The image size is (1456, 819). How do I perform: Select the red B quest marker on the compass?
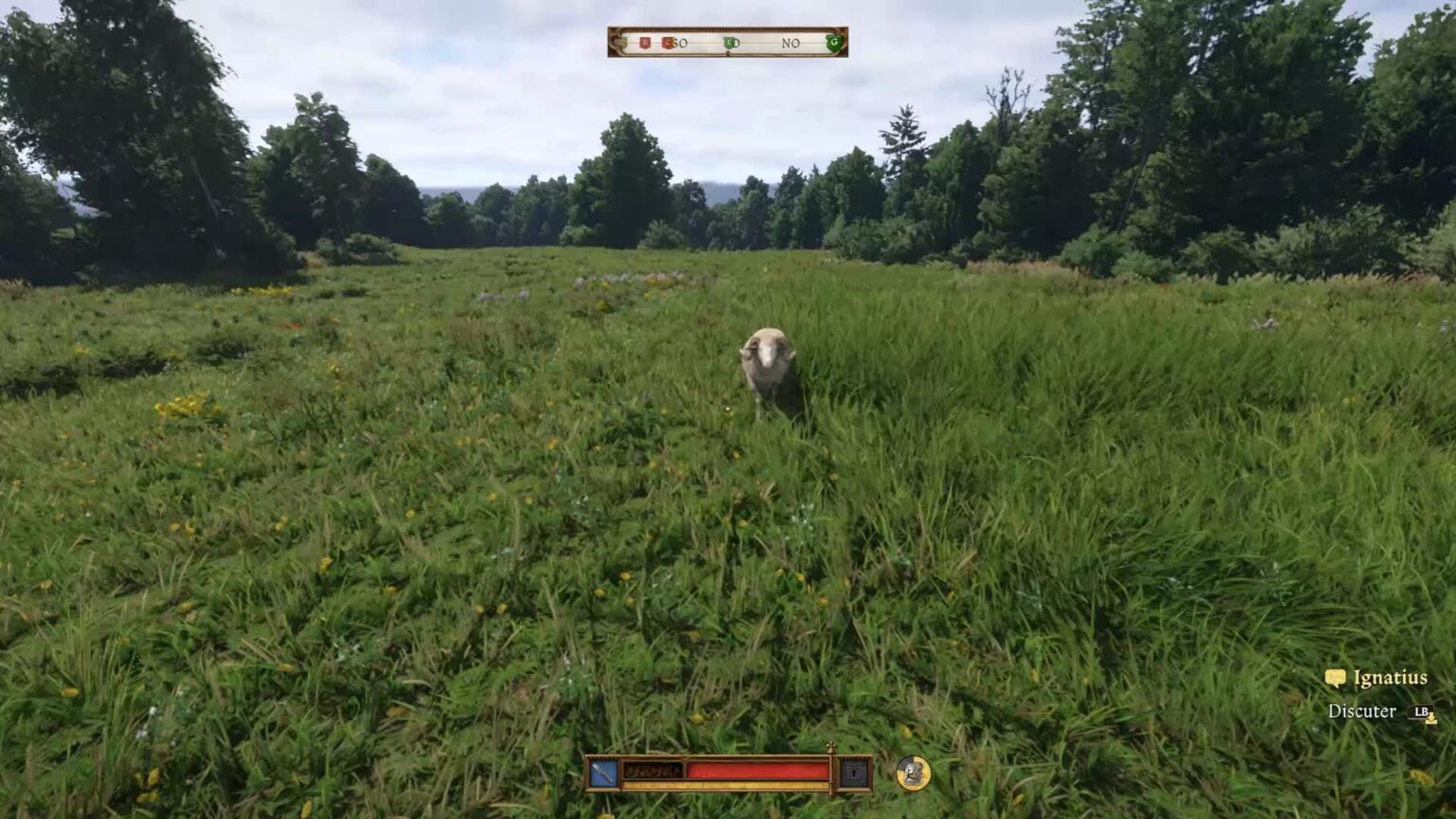pyautogui.click(x=645, y=42)
